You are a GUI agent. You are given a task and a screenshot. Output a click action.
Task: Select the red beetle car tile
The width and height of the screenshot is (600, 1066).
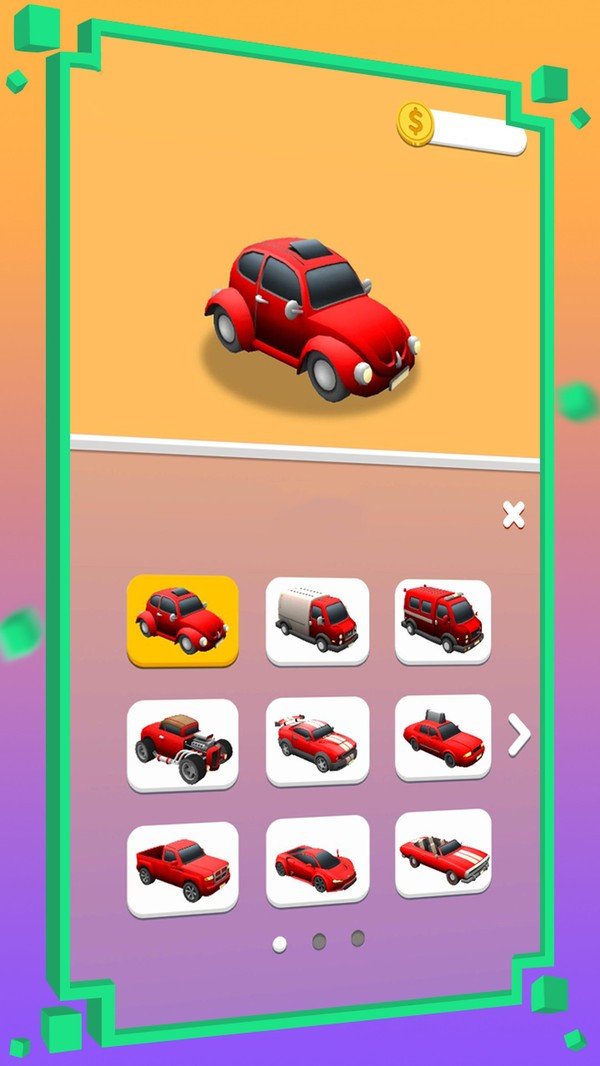[182, 620]
